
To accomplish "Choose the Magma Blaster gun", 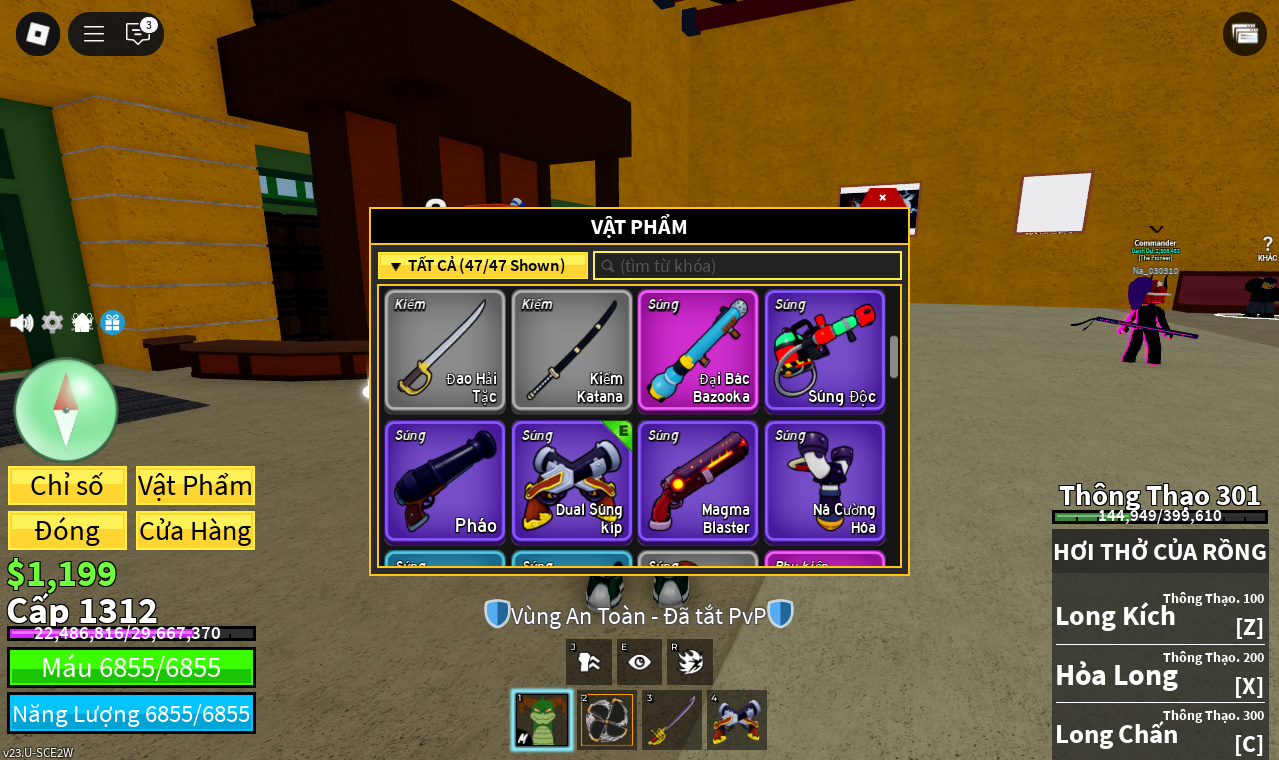I will point(698,482).
